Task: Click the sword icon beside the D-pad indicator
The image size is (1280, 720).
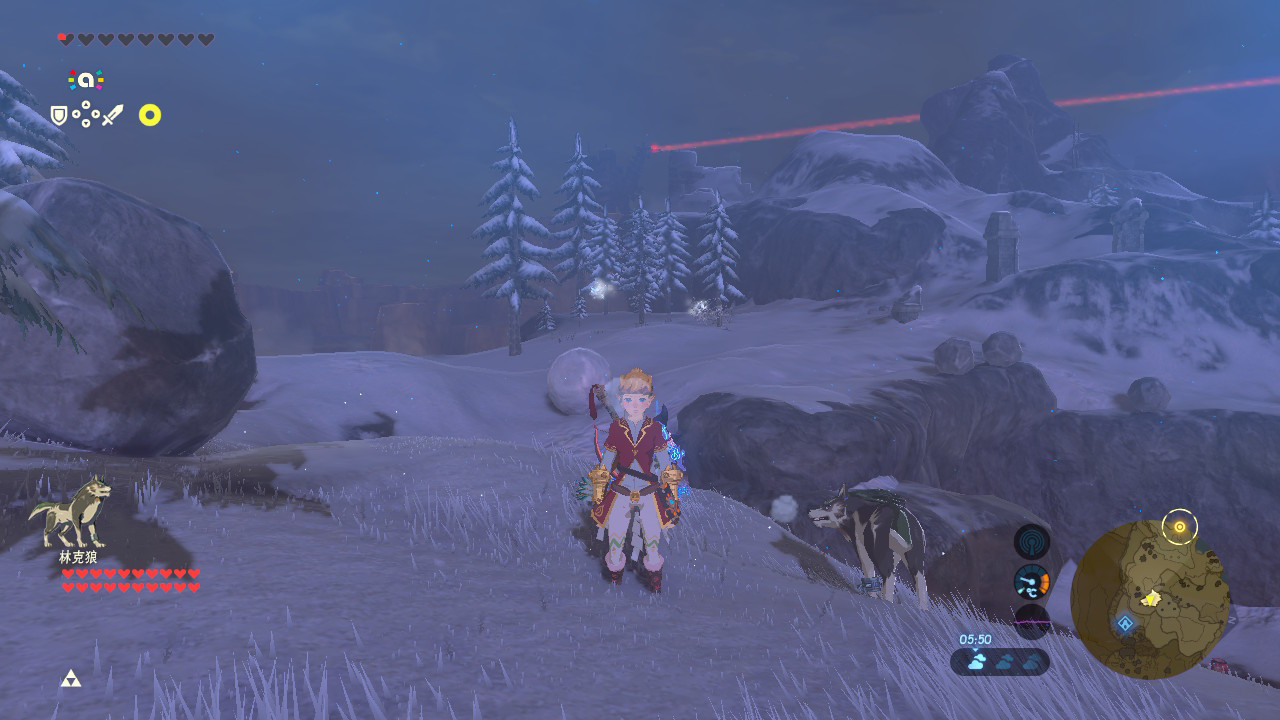Action: (111, 114)
